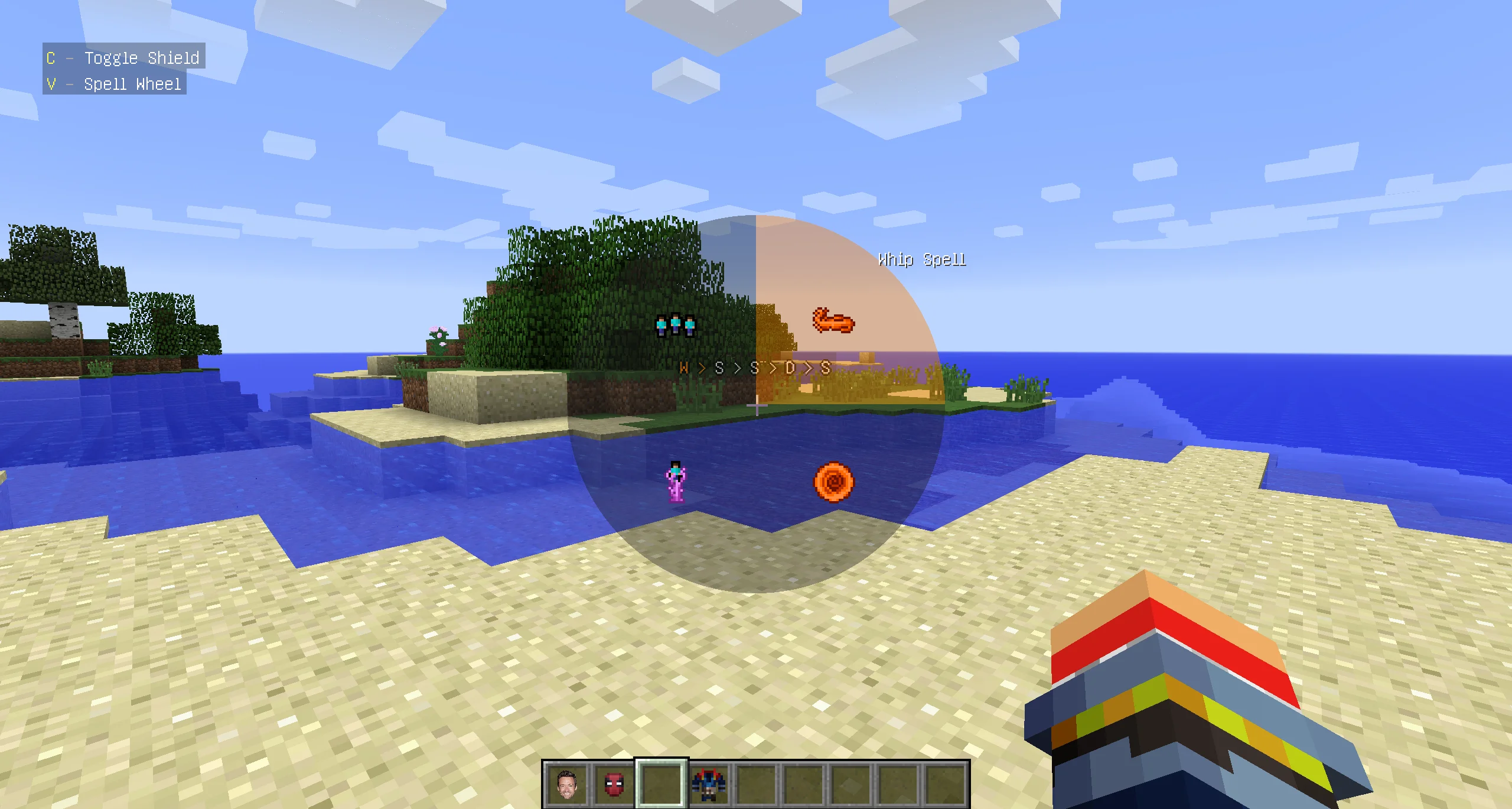This screenshot has height=809, width=1512.
Task: Pick the orange swirling portal spell
Action: (833, 482)
